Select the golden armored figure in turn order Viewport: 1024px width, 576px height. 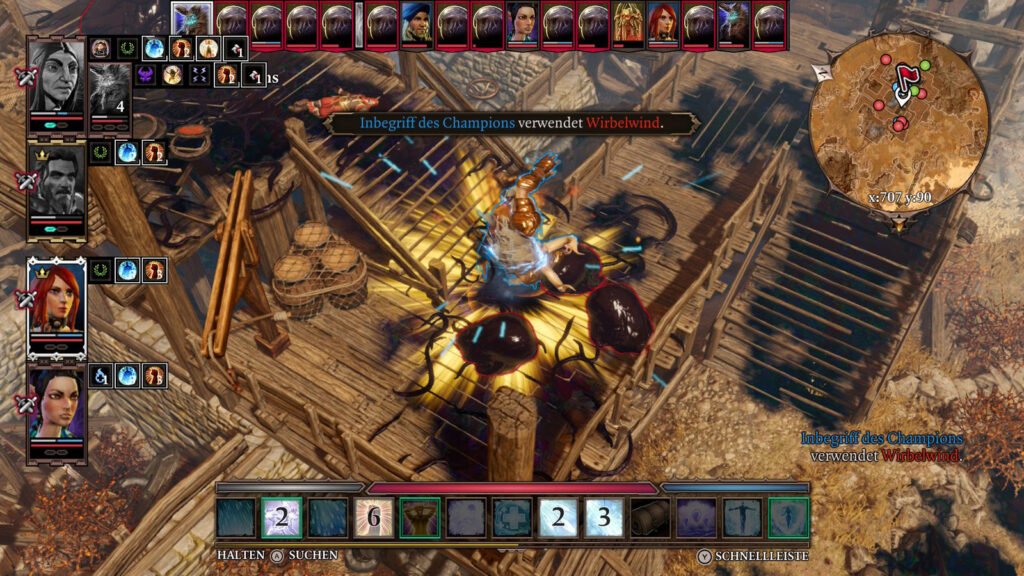click(628, 23)
